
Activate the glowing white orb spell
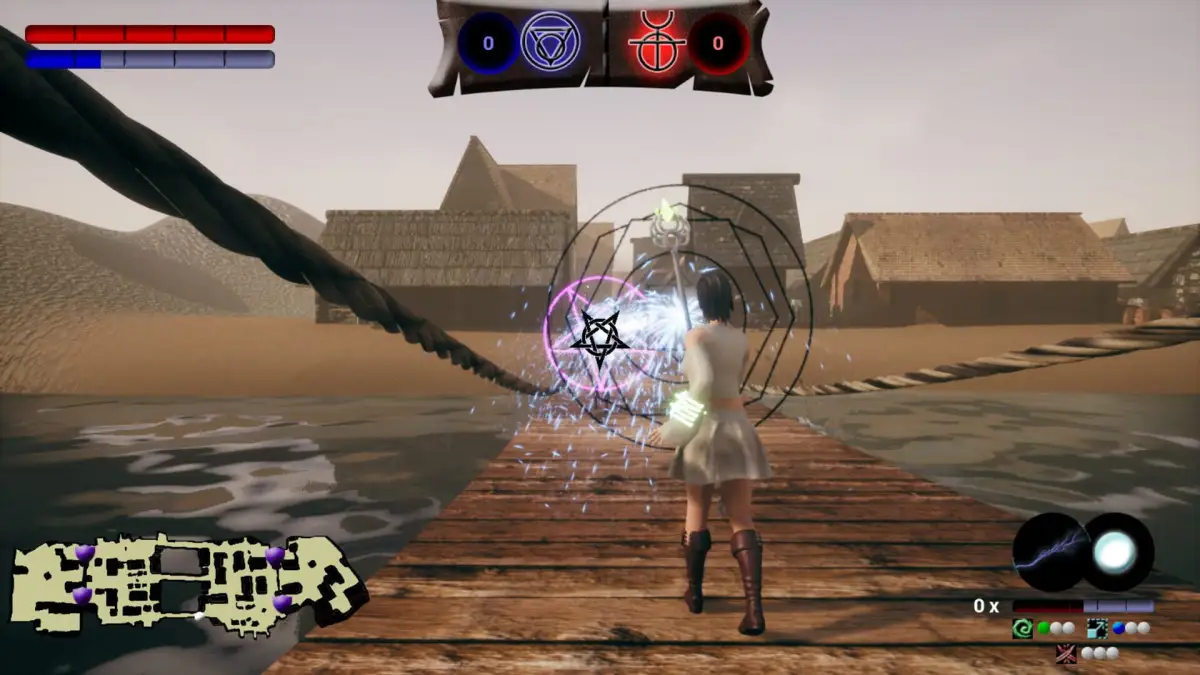tap(1116, 551)
